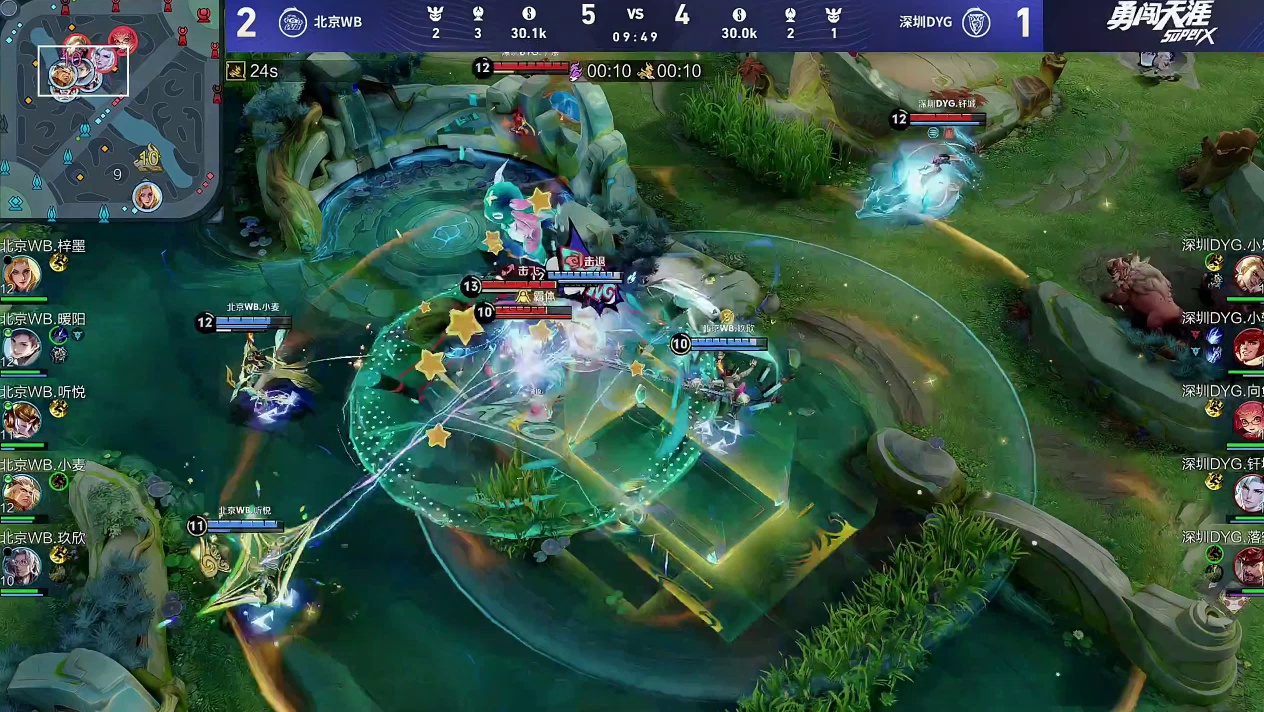Viewport: 1264px width, 712px height.
Task: Click the lone blonde hero marker on minimap
Action: pos(147,195)
